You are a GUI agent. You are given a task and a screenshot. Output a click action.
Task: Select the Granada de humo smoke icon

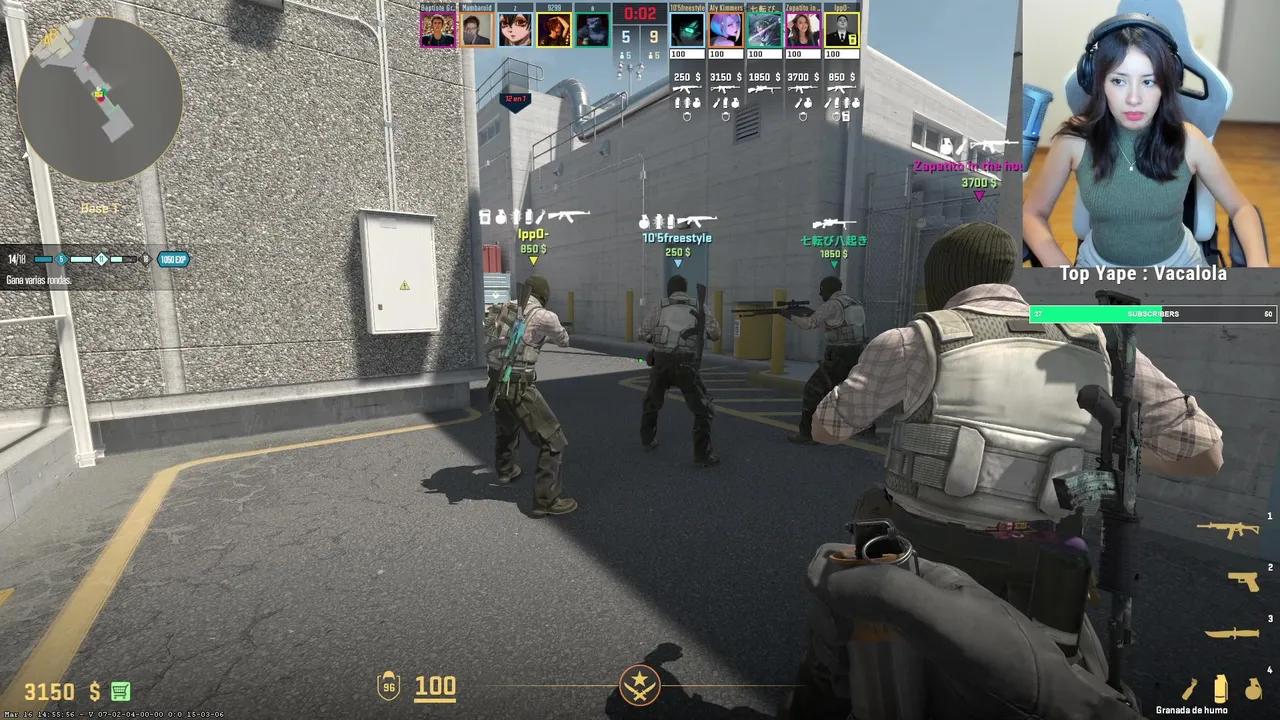click(x=1220, y=688)
